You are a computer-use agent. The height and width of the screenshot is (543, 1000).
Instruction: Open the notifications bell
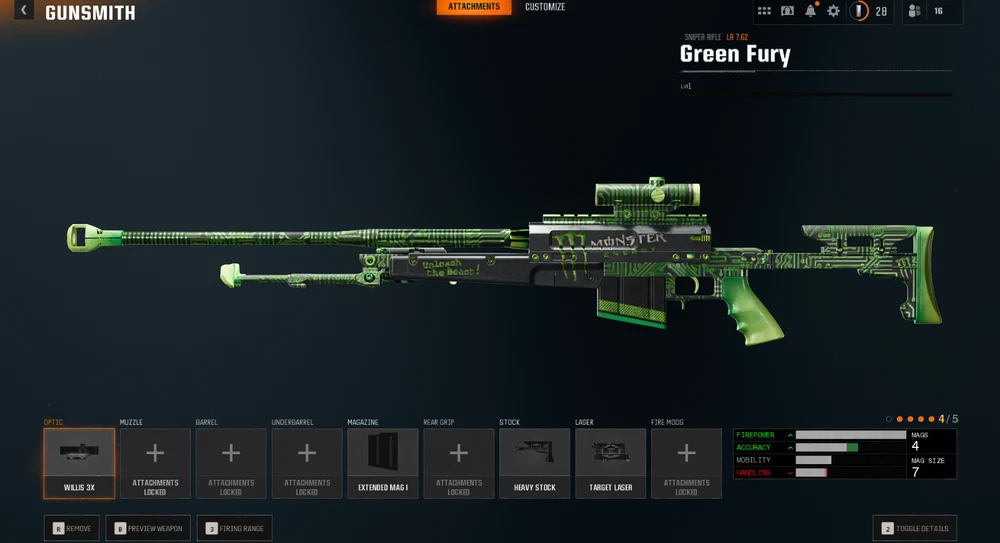pos(811,11)
